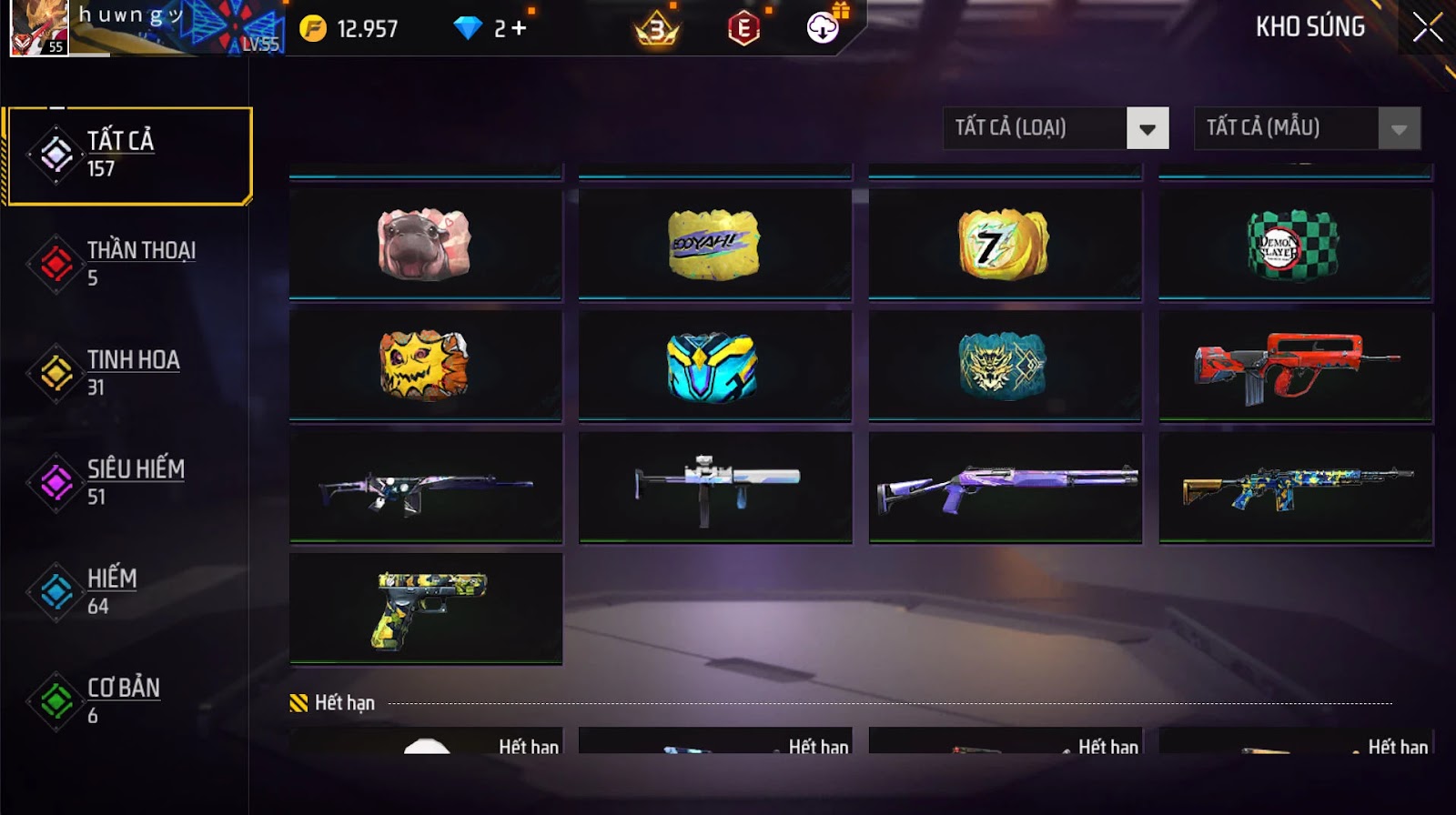Select the pumpkin face gloo wall skin
Screen dimensions: 1456x815
point(425,366)
